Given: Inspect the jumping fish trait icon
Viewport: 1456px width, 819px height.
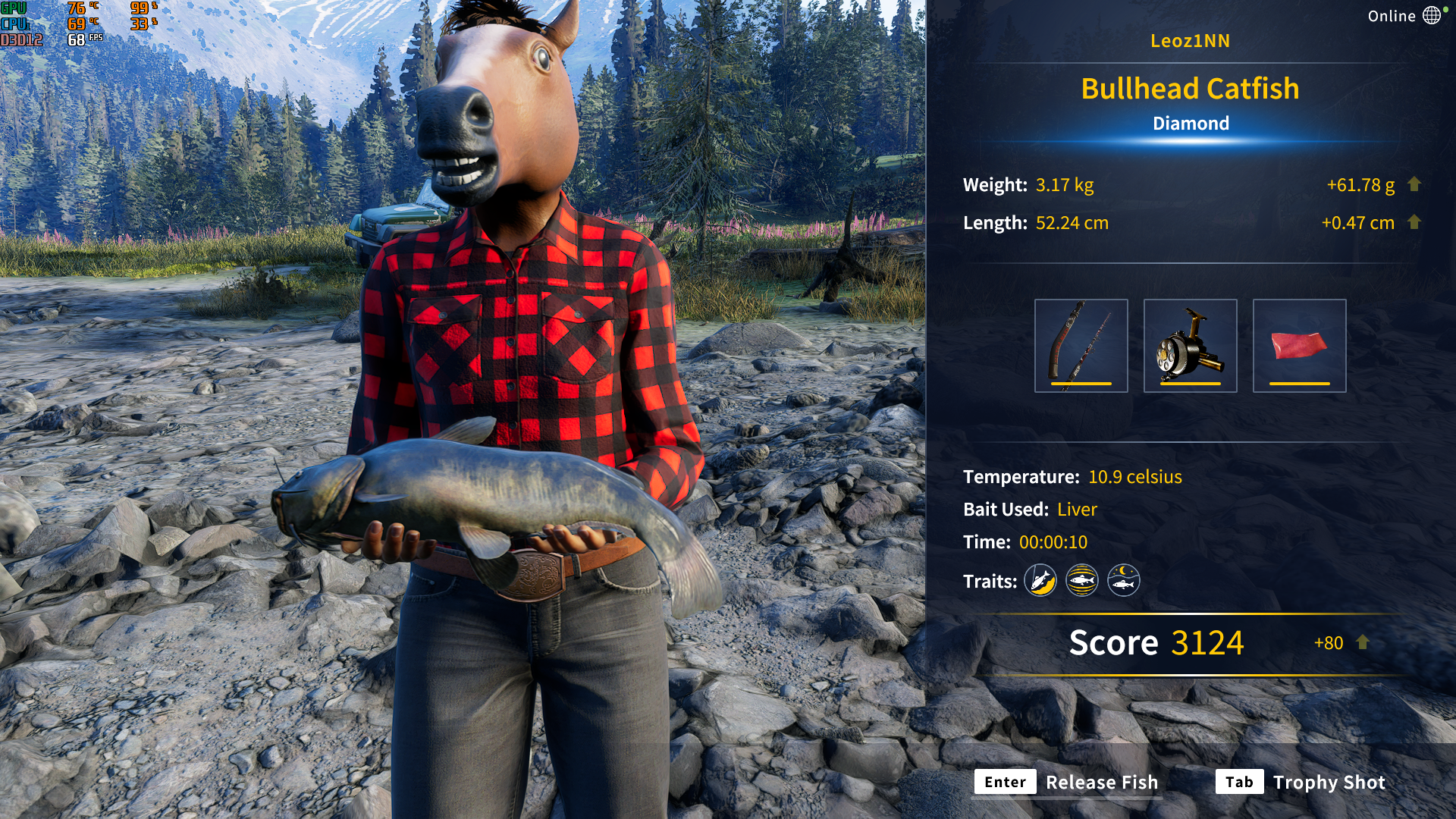Looking at the screenshot, I should click(x=1040, y=582).
